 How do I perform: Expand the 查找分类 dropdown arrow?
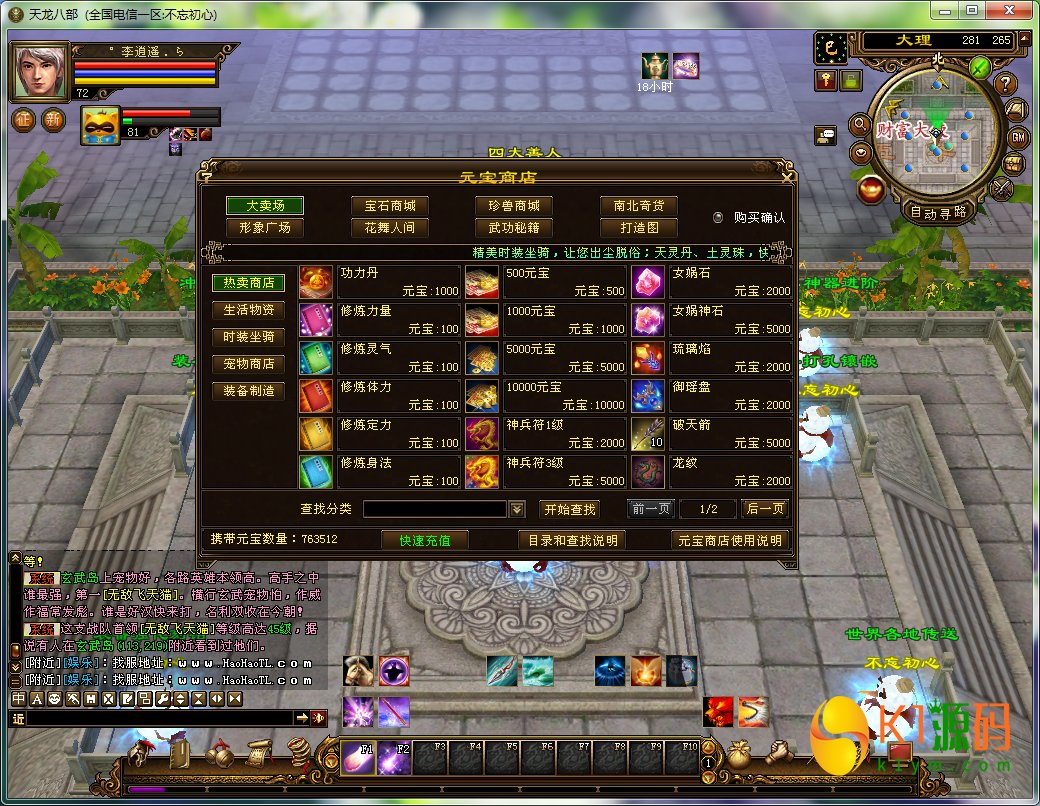517,509
